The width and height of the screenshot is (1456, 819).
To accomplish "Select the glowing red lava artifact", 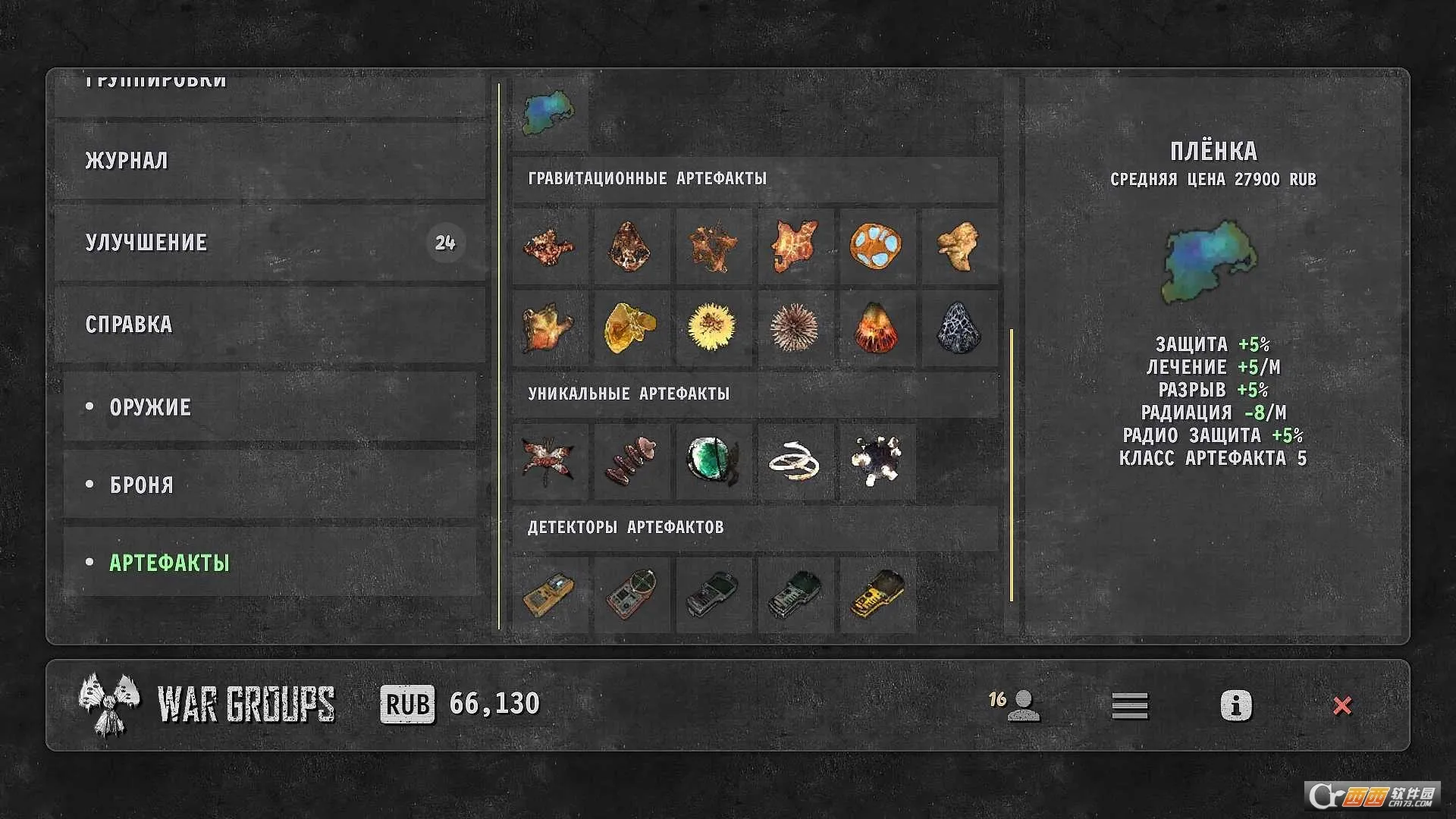I will 876,328.
